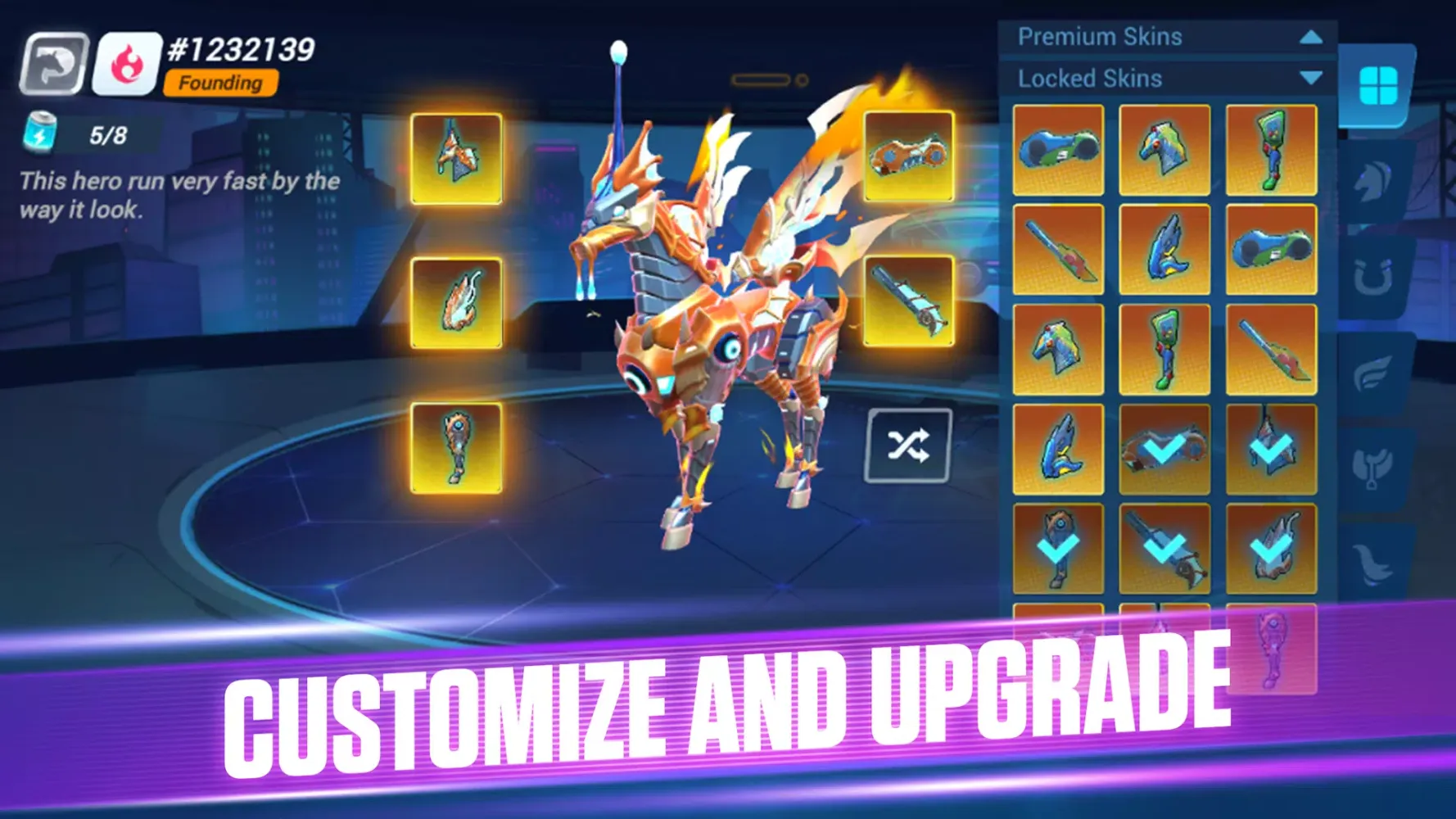Open the all-skins grid category
Viewport: 1456px width, 819px height.
pyautogui.click(x=1381, y=84)
